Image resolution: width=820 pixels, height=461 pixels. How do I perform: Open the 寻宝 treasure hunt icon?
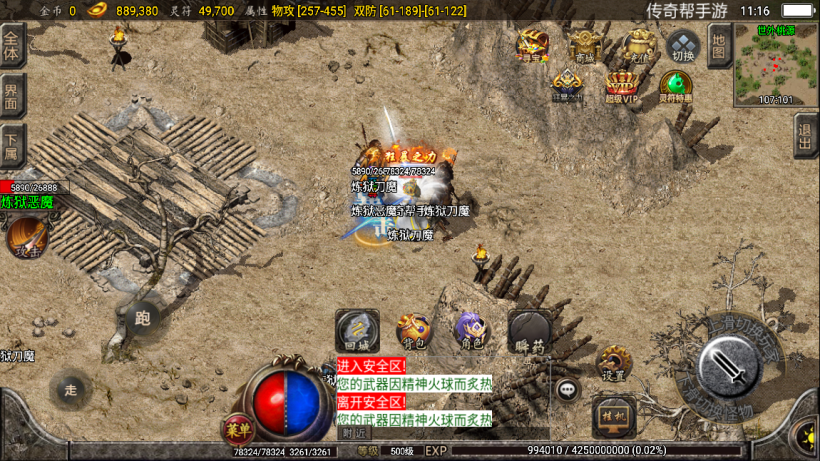pos(532,45)
